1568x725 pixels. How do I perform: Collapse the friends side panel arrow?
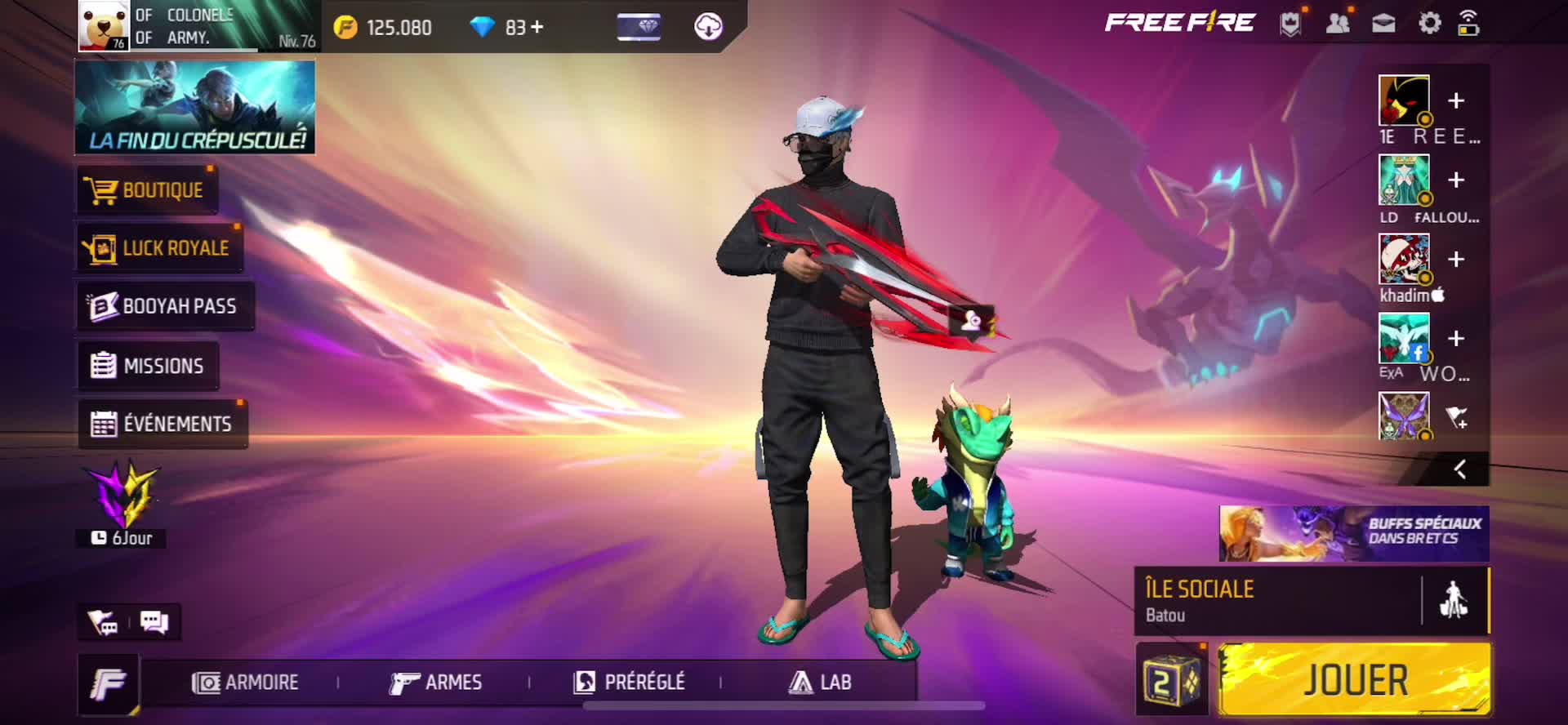tap(1460, 469)
